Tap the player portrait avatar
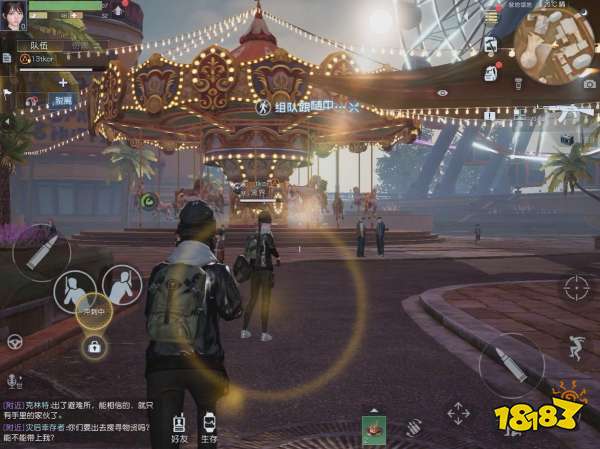The width and height of the screenshot is (600, 449). 13,16
